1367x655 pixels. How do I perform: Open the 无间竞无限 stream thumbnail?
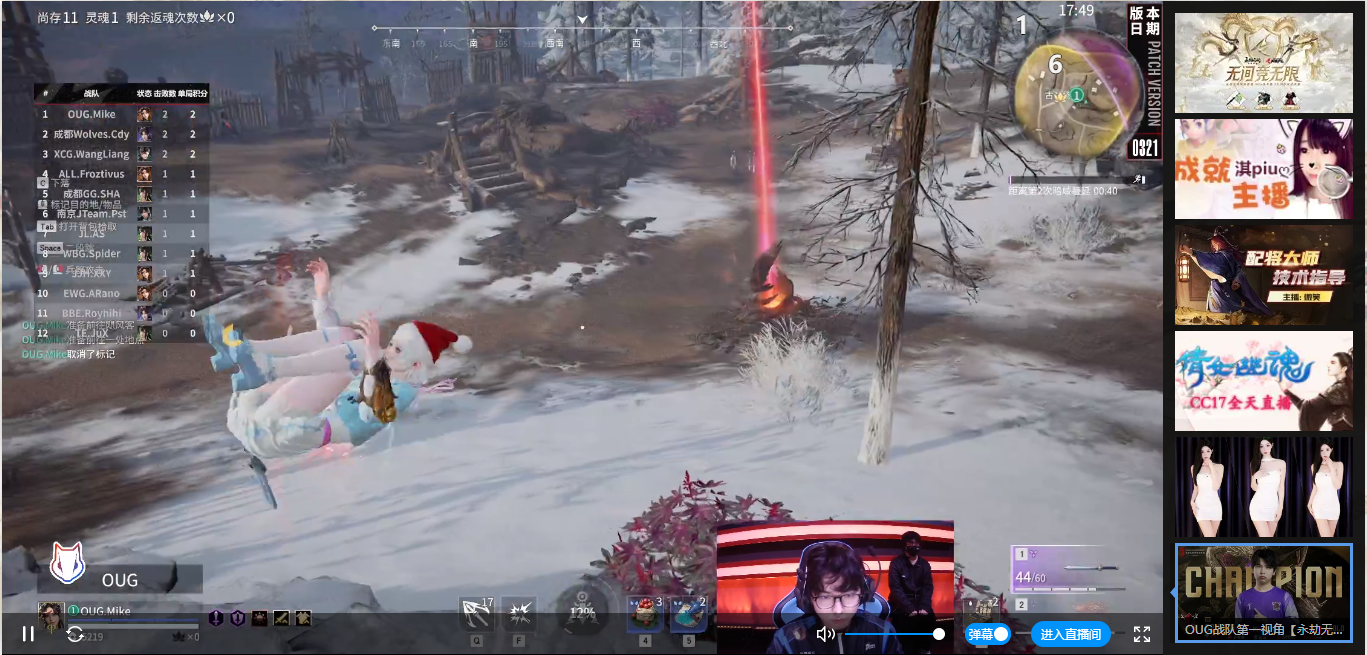click(x=1263, y=63)
